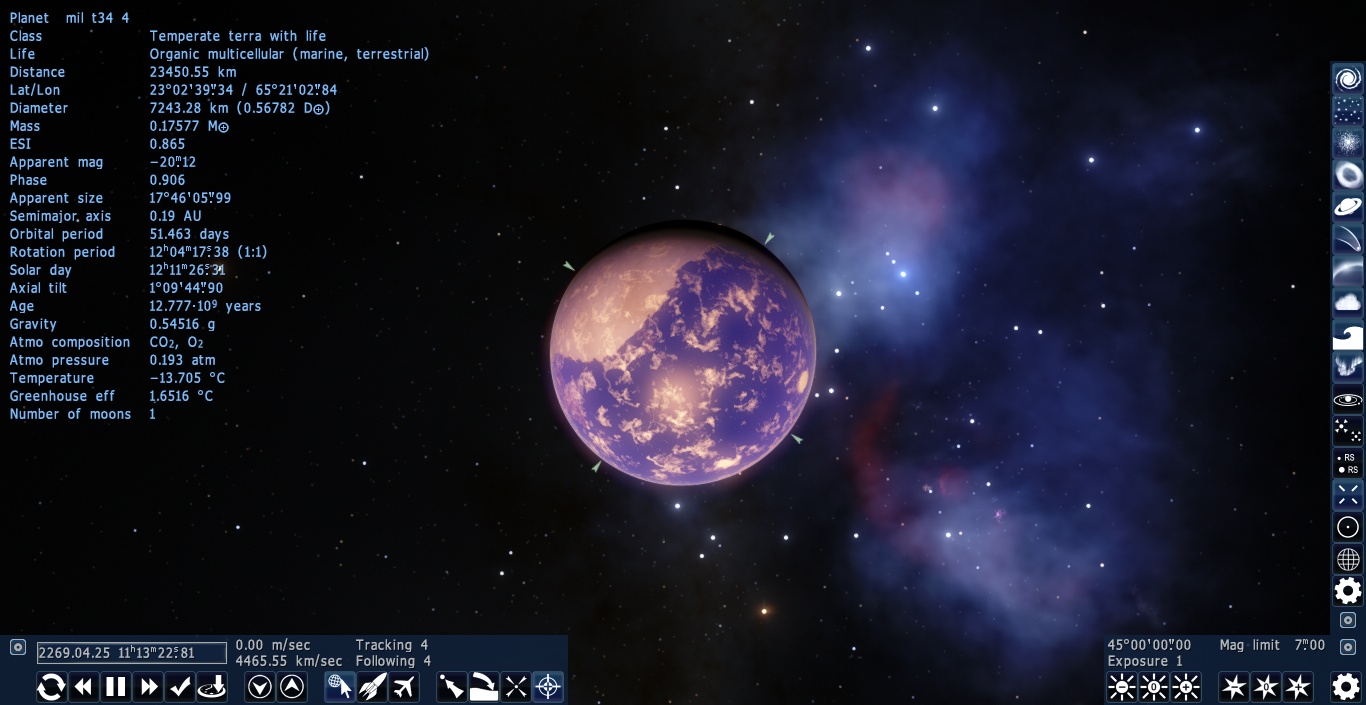Screen dimensions: 1366x705
Task: Increase velocity with the up arrow button
Action: (292, 687)
